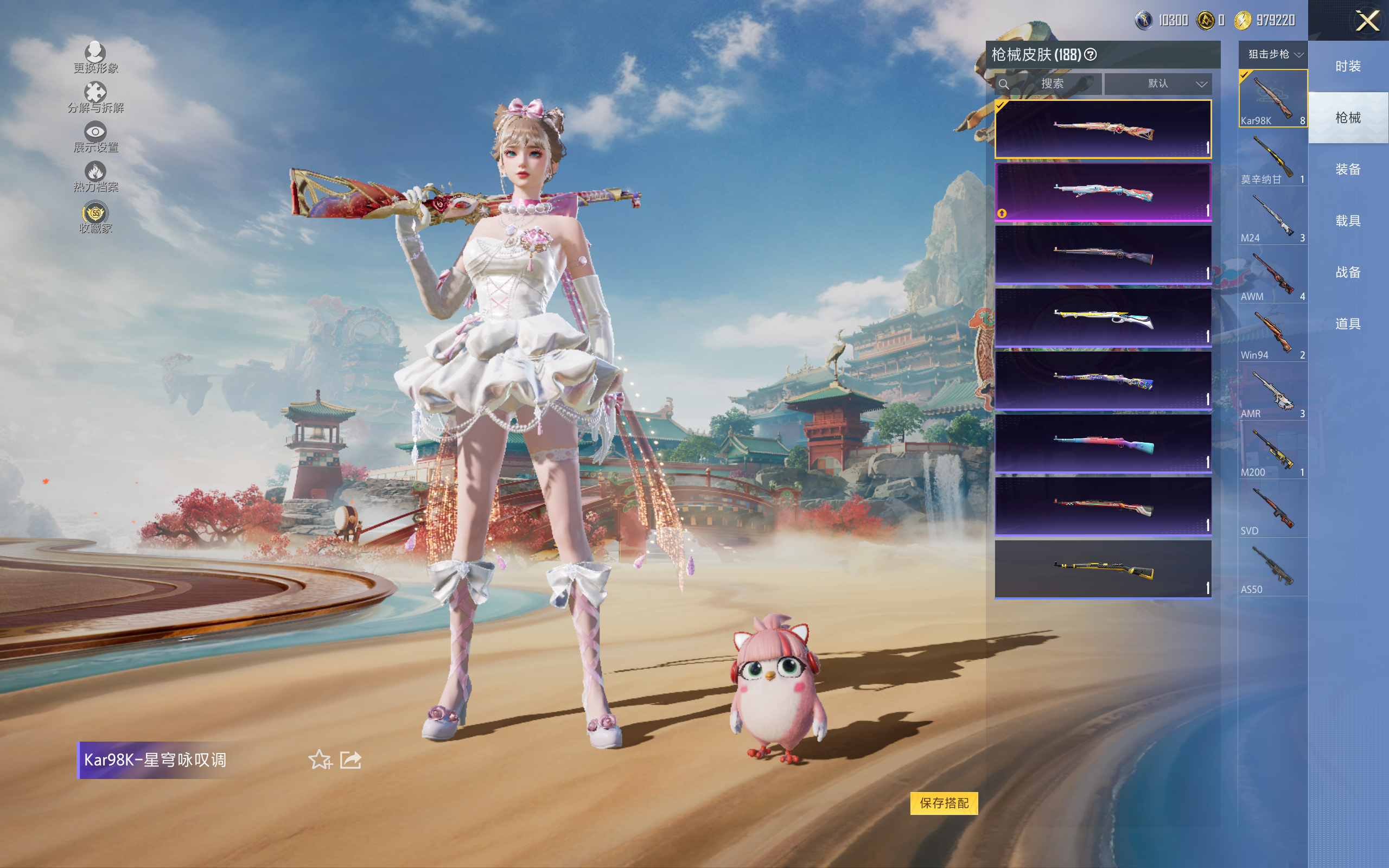Close the wardrobe with the X button
Viewport: 1389px width, 868px height.
point(1367,22)
